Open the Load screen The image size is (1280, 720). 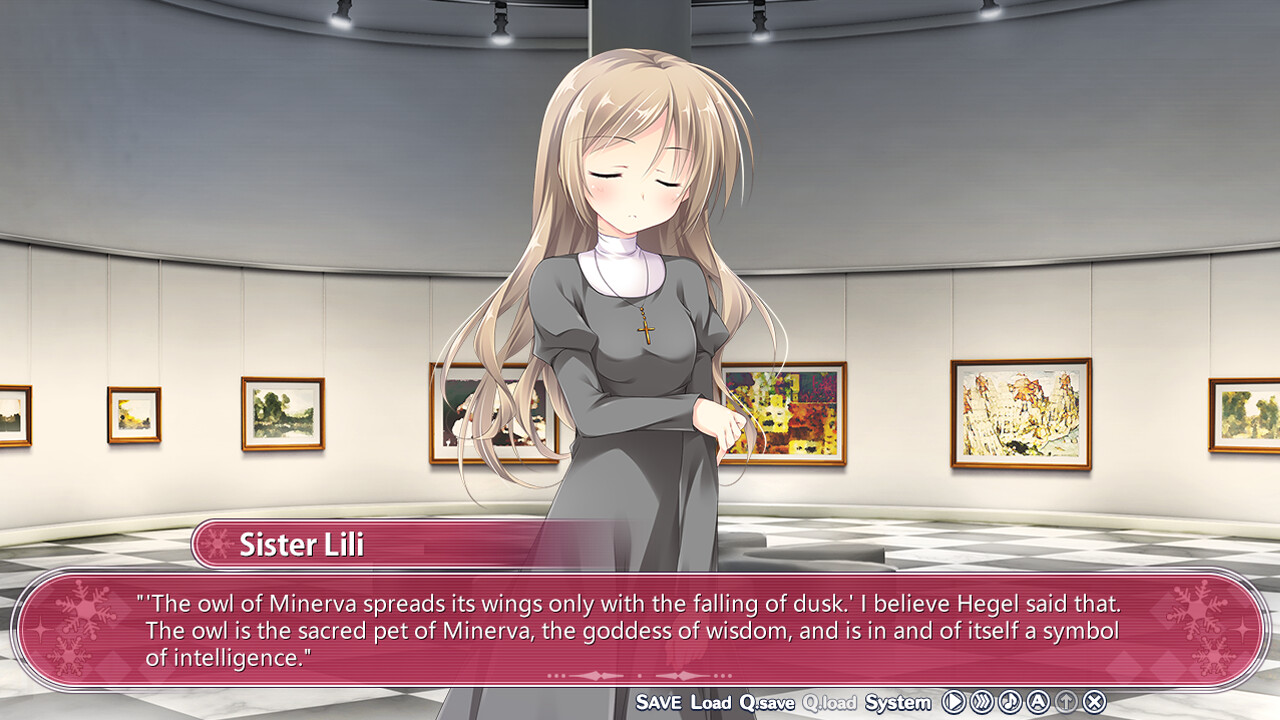(x=711, y=702)
